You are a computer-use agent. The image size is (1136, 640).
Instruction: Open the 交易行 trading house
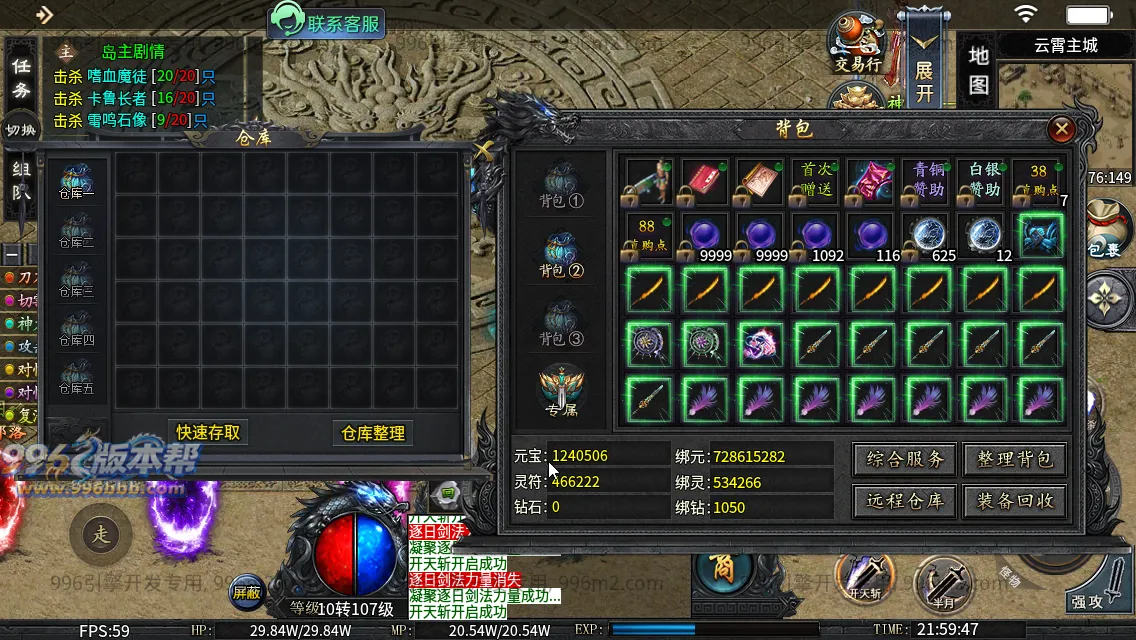click(x=858, y=44)
